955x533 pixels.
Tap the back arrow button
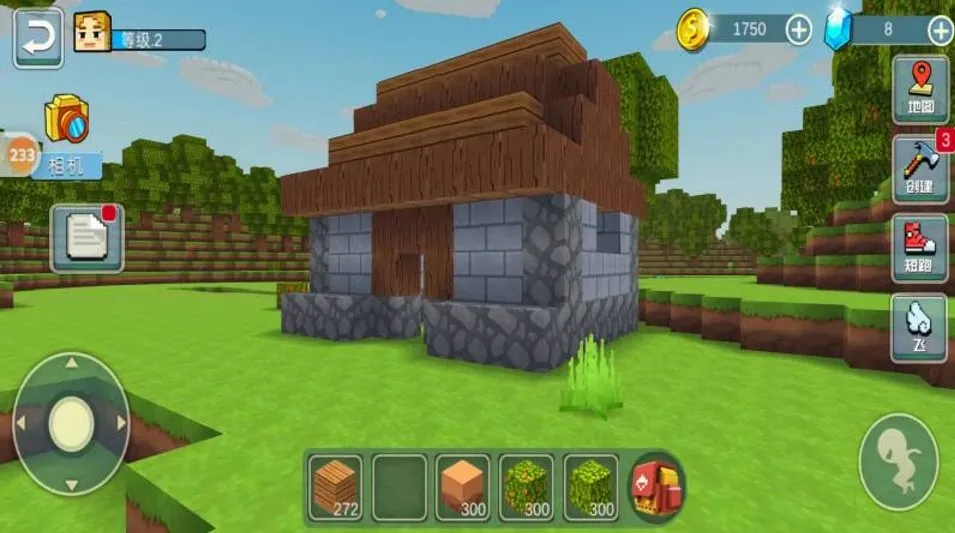tap(38, 38)
